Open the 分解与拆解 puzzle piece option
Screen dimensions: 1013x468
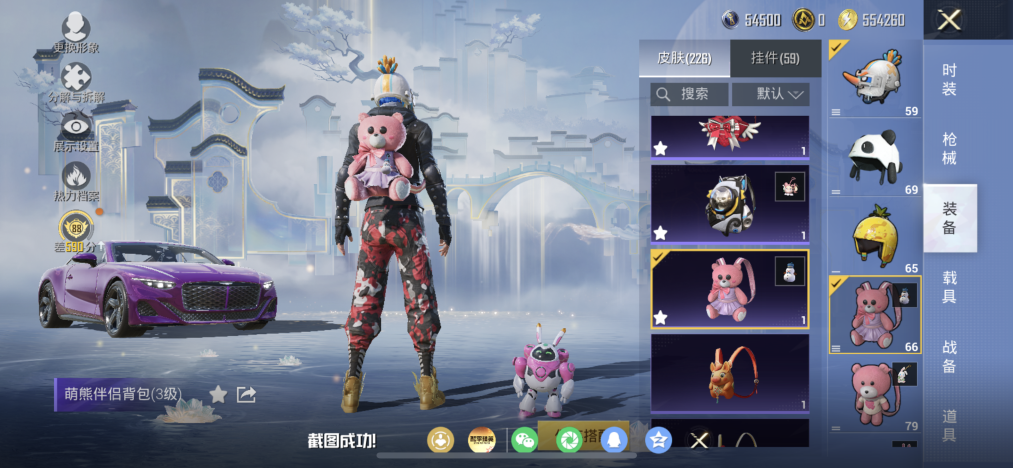(76, 80)
